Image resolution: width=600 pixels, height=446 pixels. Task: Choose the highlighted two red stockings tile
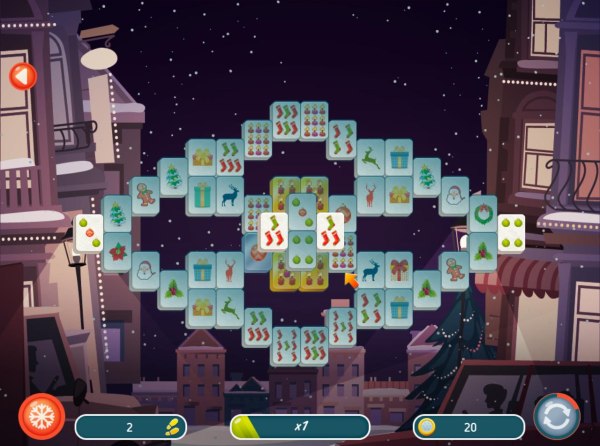(273, 231)
